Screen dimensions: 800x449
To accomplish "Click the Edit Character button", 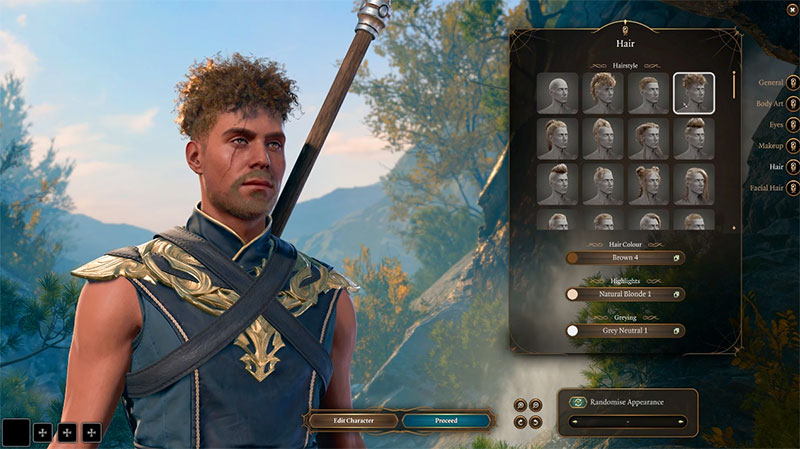I will tap(353, 421).
